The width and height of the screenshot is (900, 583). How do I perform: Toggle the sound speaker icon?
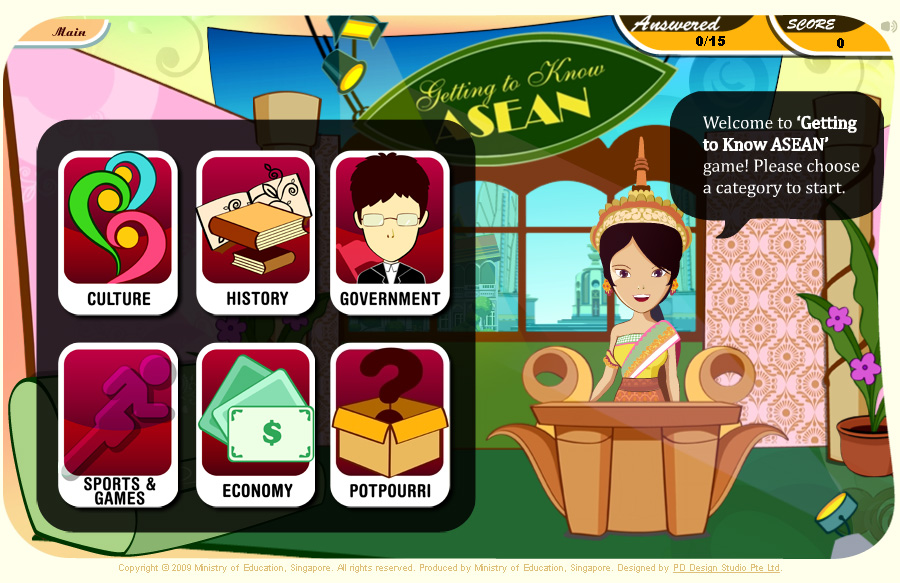click(x=888, y=27)
